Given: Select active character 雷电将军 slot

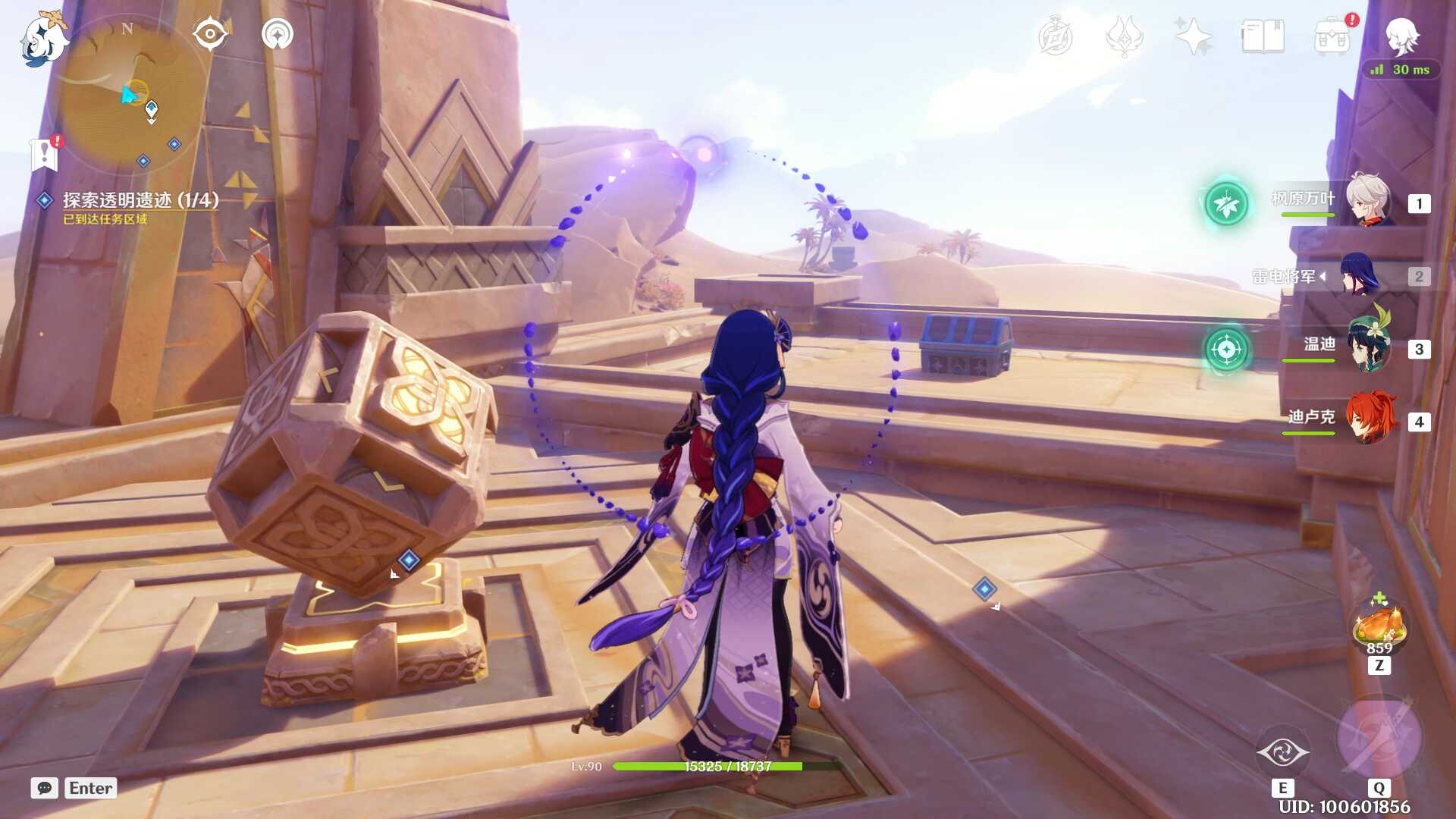Looking at the screenshot, I should (x=1361, y=276).
